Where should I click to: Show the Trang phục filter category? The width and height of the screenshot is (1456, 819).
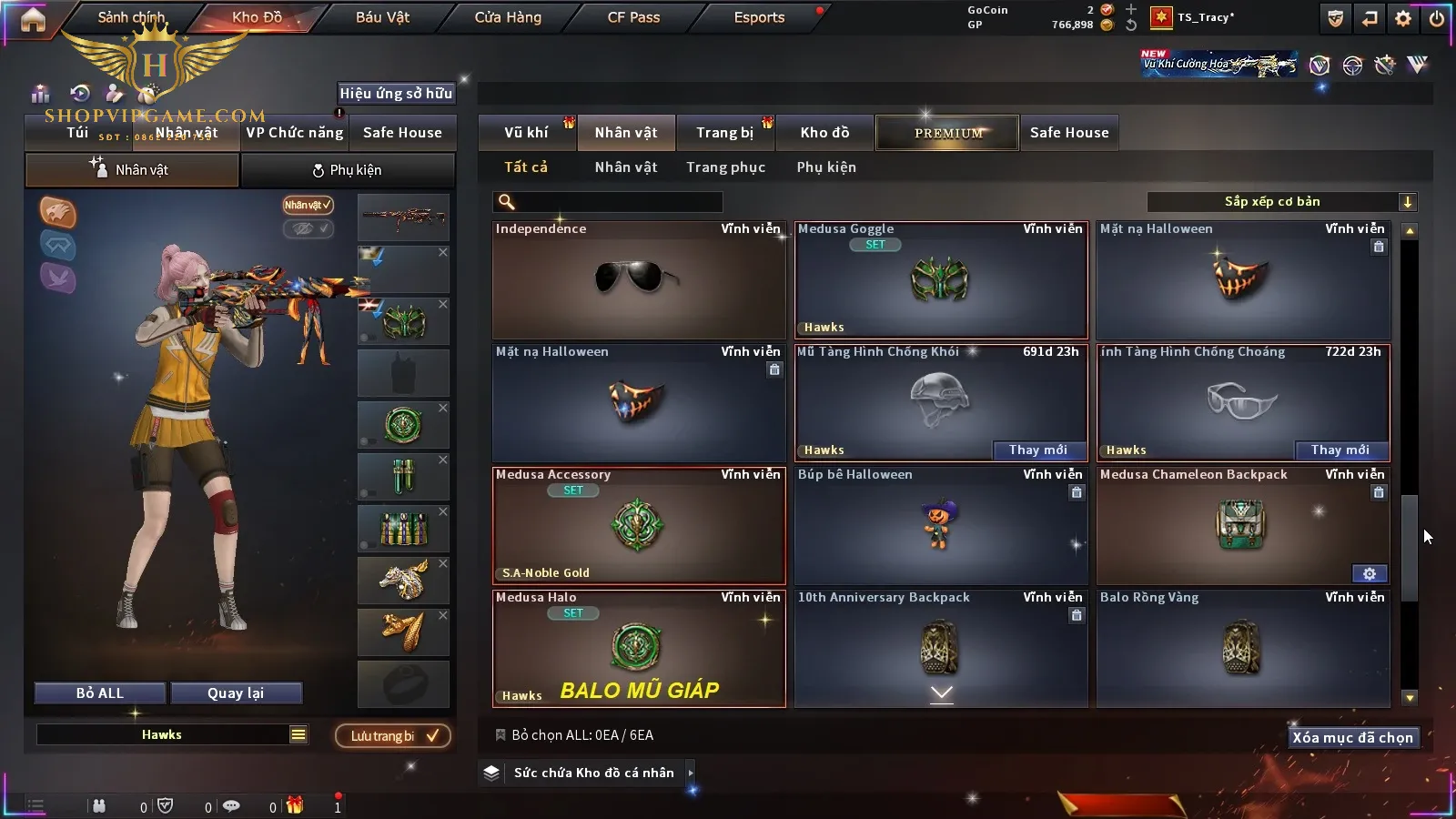click(x=725, y=167)
